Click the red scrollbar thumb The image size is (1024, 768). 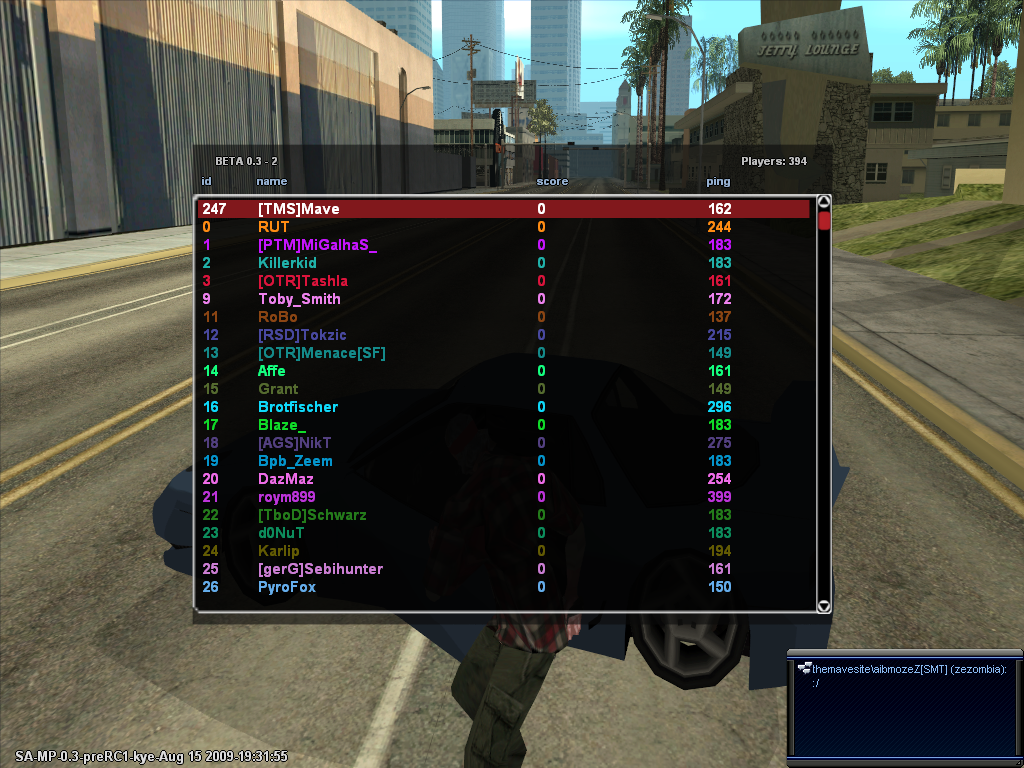(x=824, y=220)
